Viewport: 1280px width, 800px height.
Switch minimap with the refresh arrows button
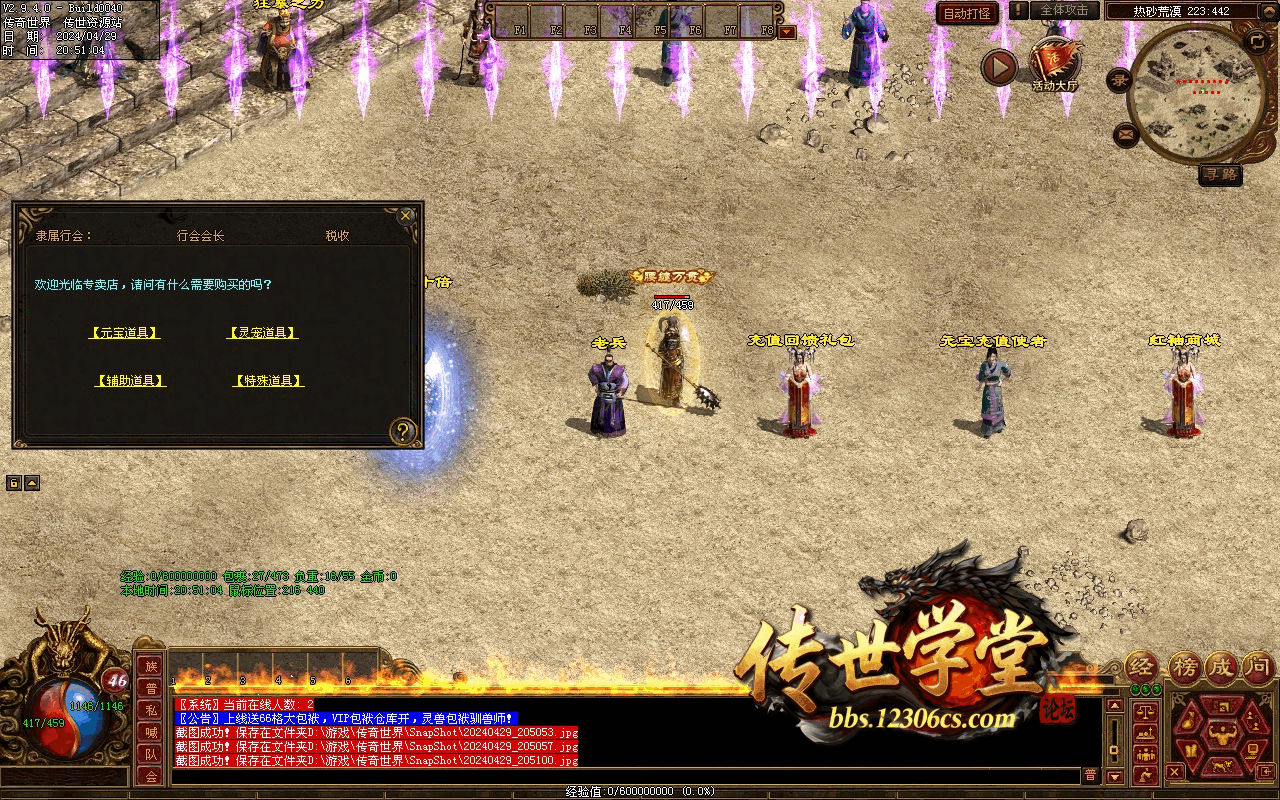pos(1256,41)
